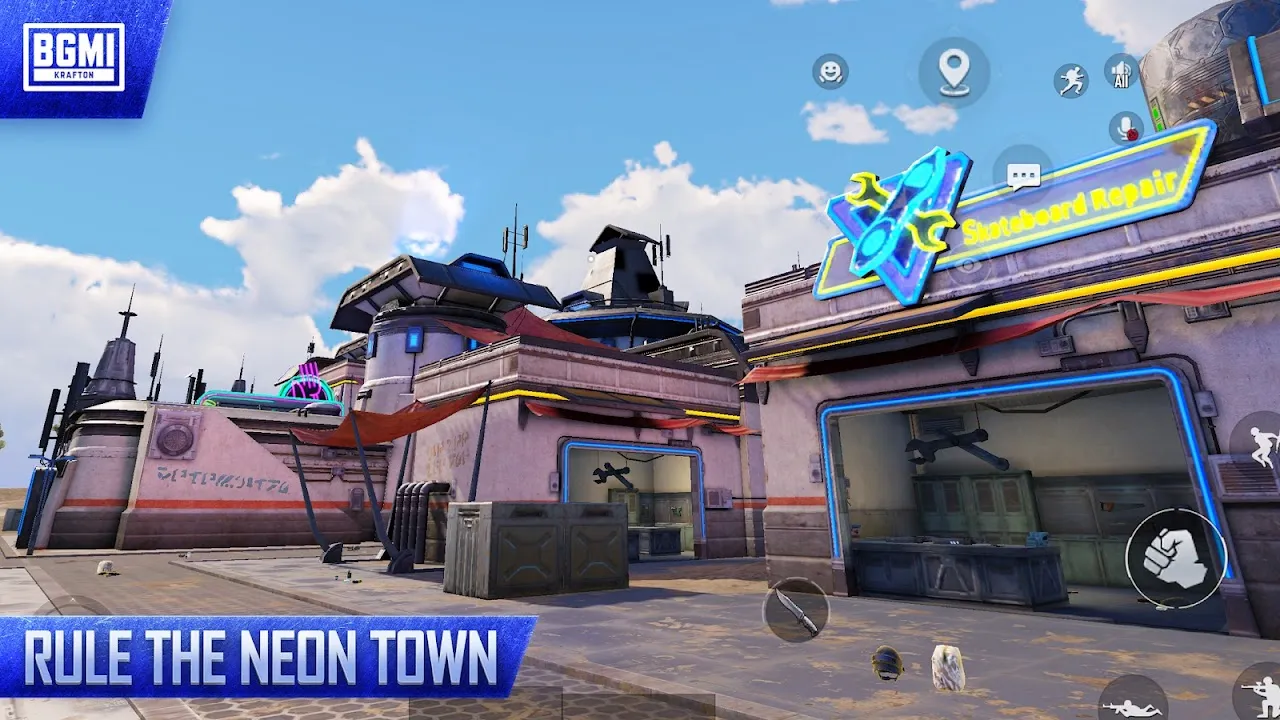Toggle the running figure sprint icon
The width and height of the screenshot is (1280, 720).
(1071, 81)
